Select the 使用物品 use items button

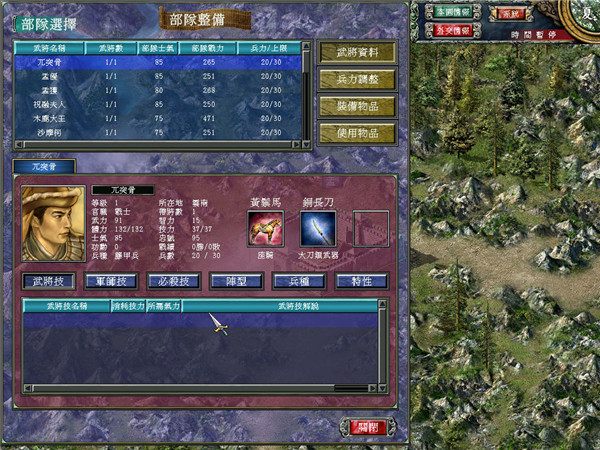tap(356, 132)
